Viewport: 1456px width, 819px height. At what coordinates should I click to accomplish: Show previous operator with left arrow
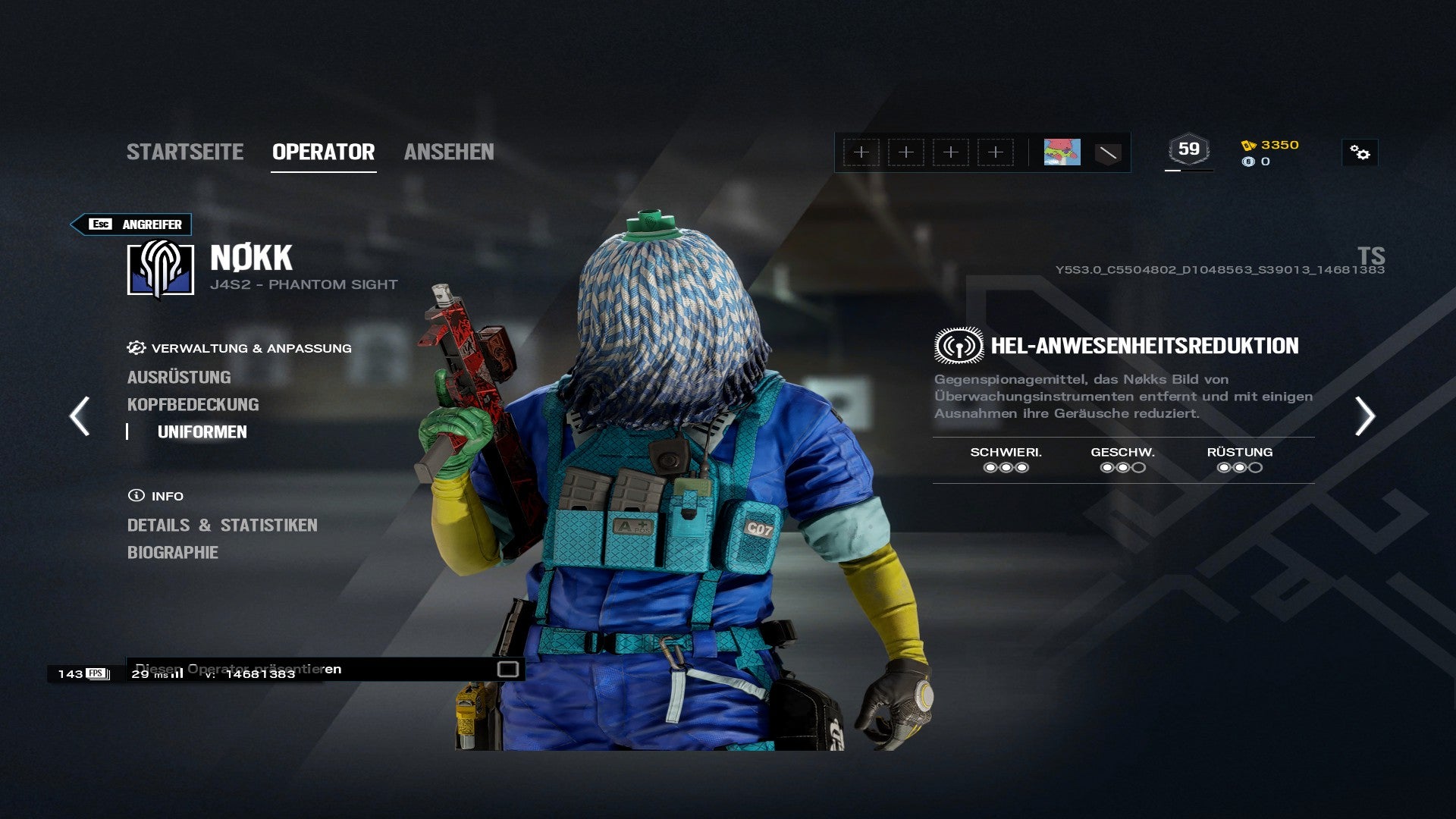coord(80,416)
